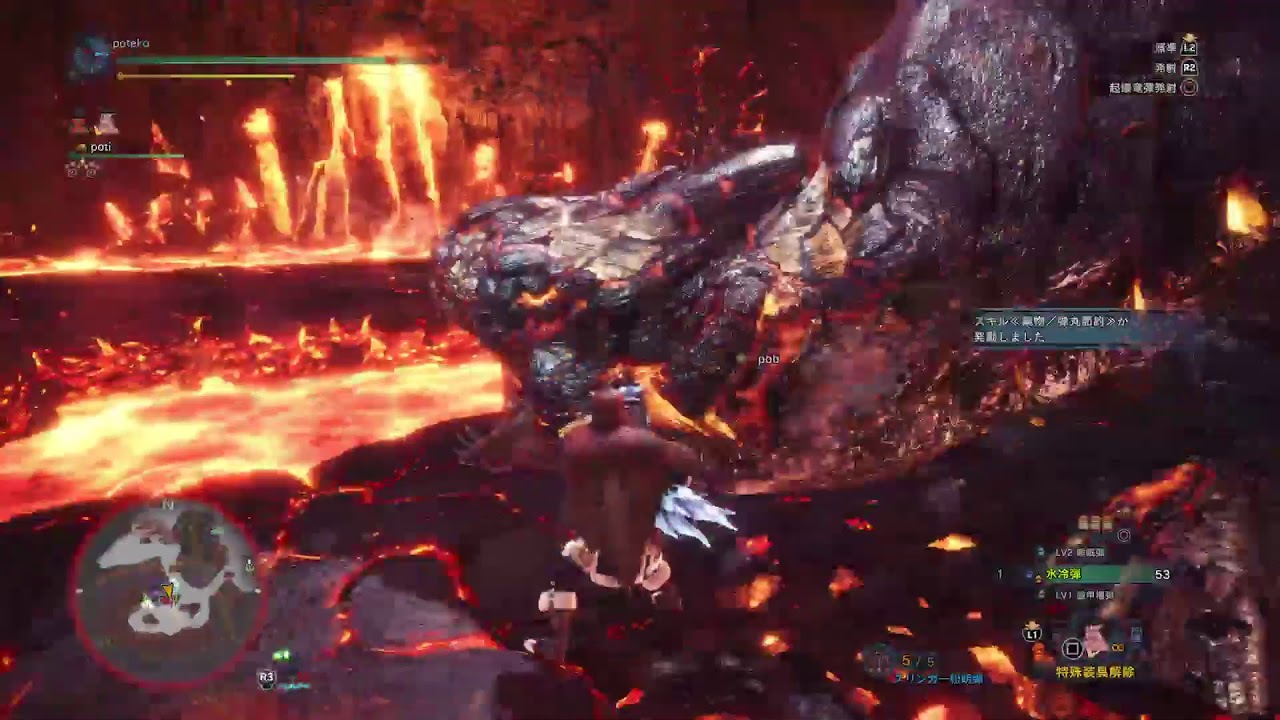Click the circle 起爆竜弾発射 button prompt

tap(1189, 88)
